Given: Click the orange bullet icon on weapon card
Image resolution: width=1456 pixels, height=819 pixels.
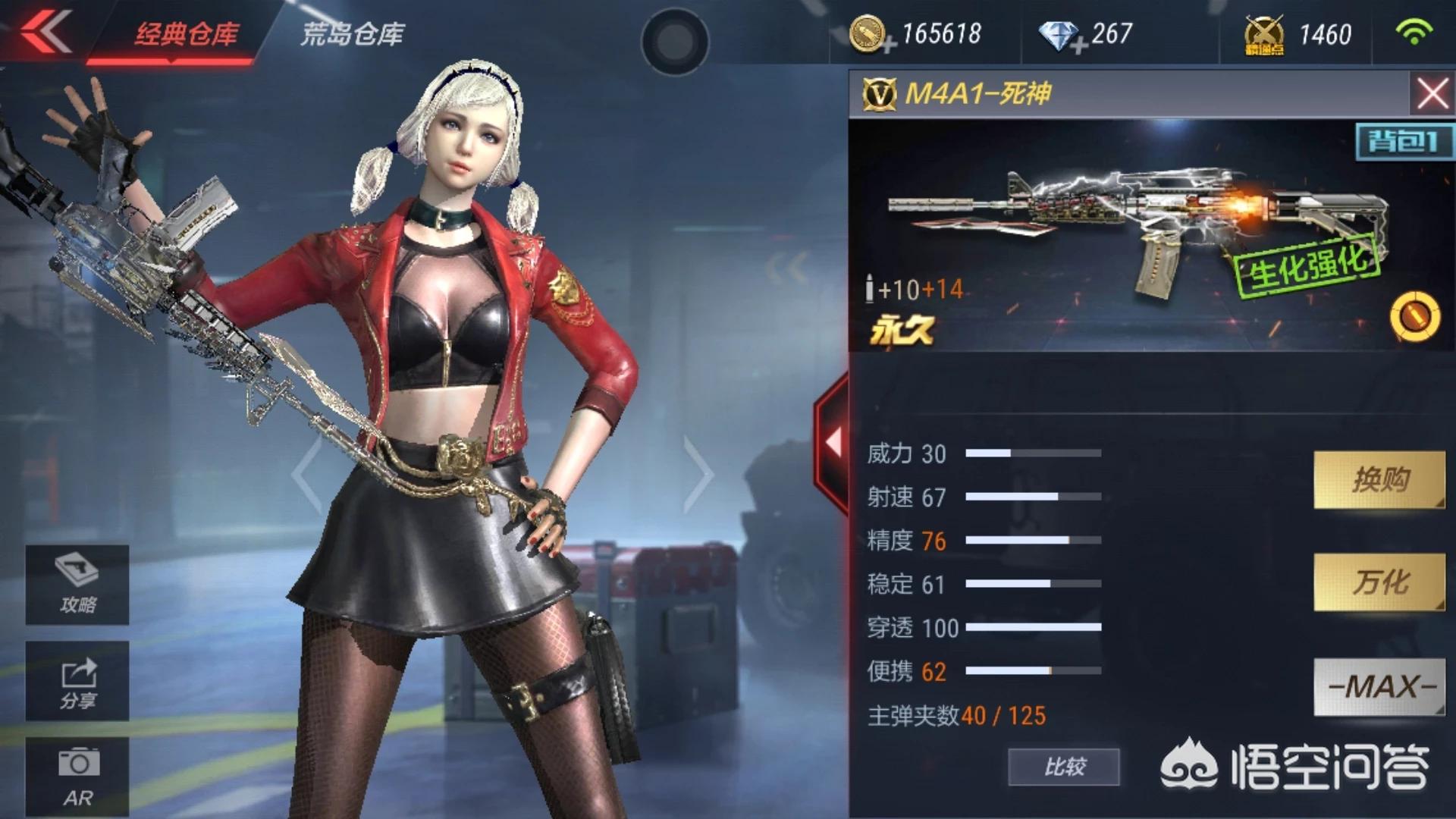Looking at the screenshot, I should 1414,315.
